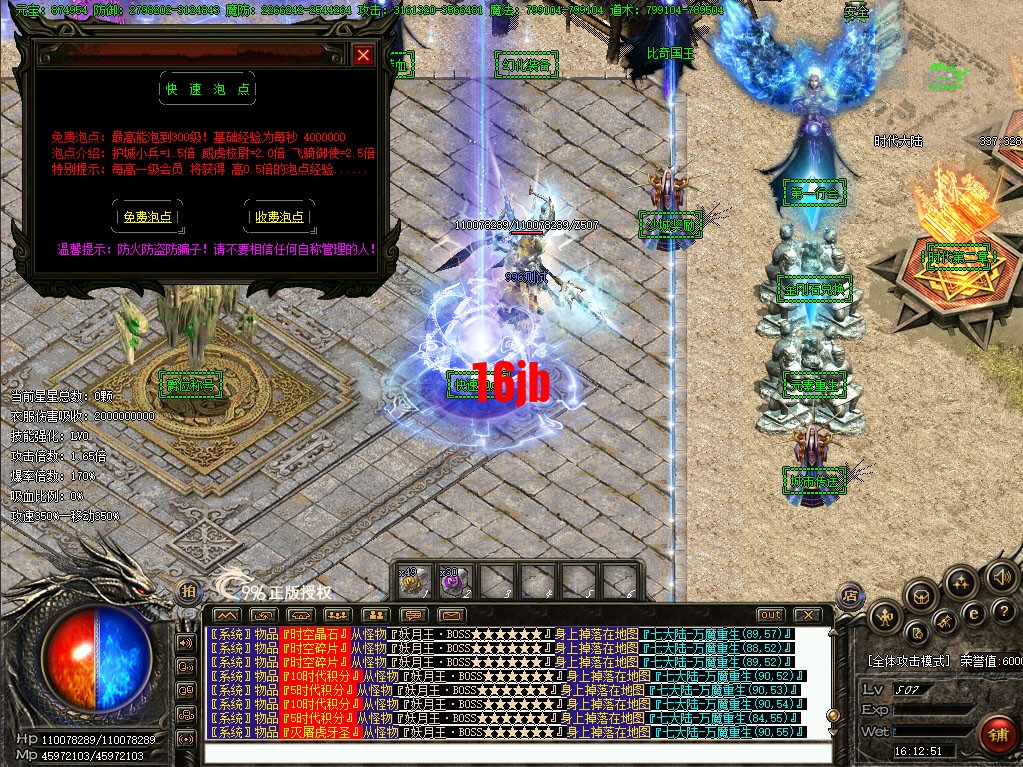1023x767 pixels.
Task: Click the 'out' button above chat
Action: [x=770, y=614]
